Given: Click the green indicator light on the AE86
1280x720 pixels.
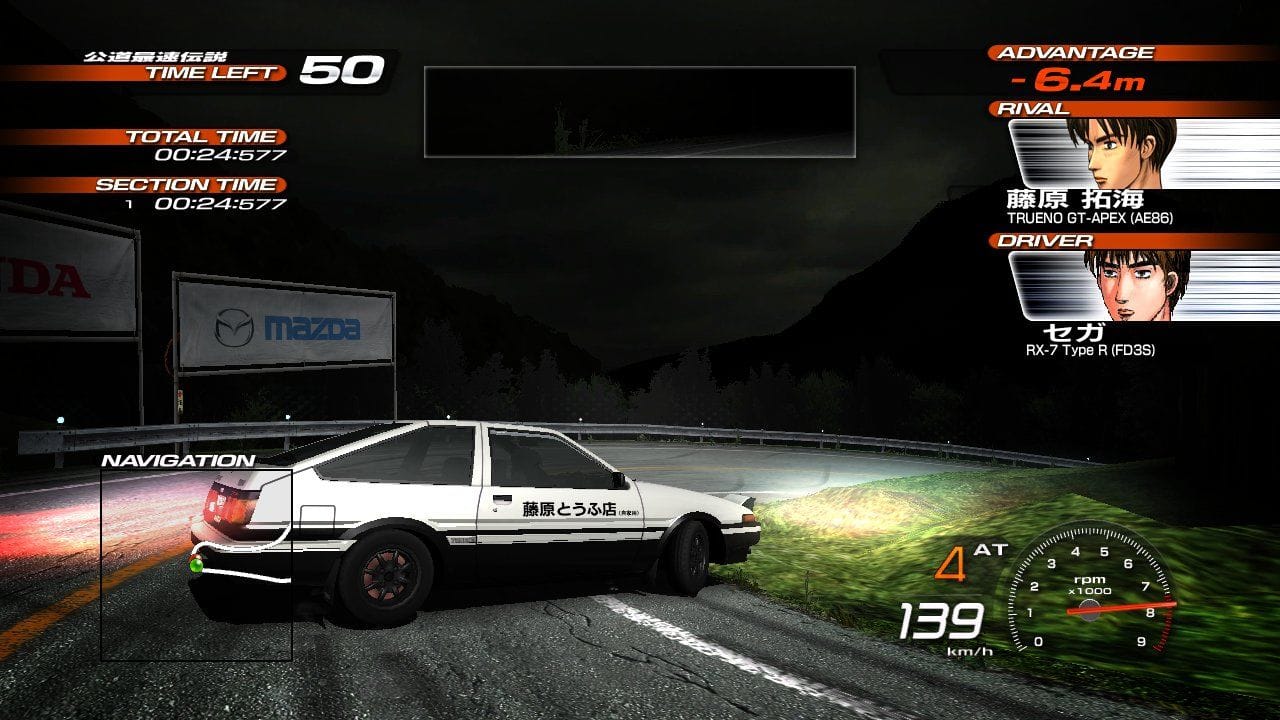Looking at the screenshot, I should [196, 568].
